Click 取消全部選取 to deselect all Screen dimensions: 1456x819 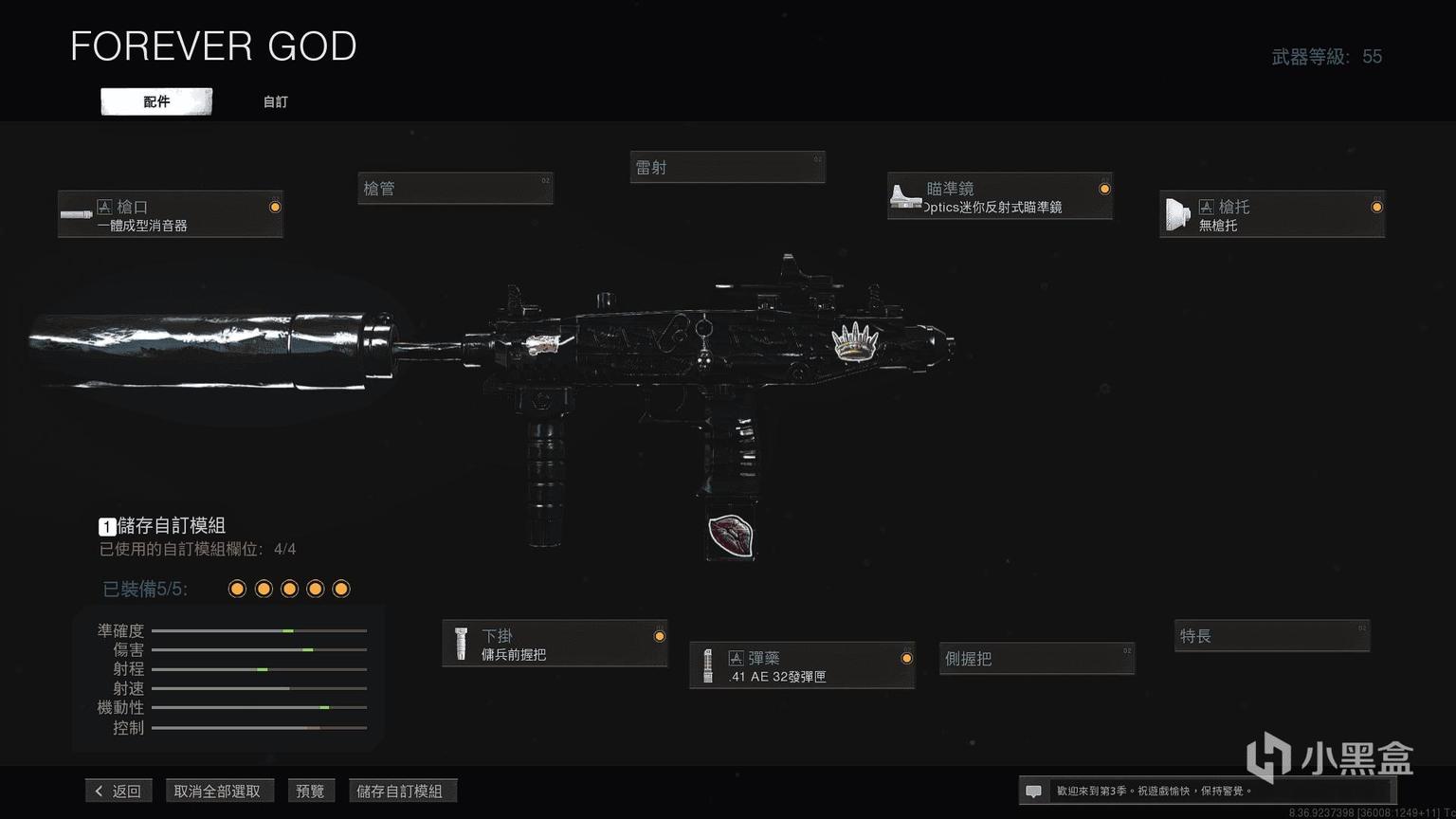217,791
